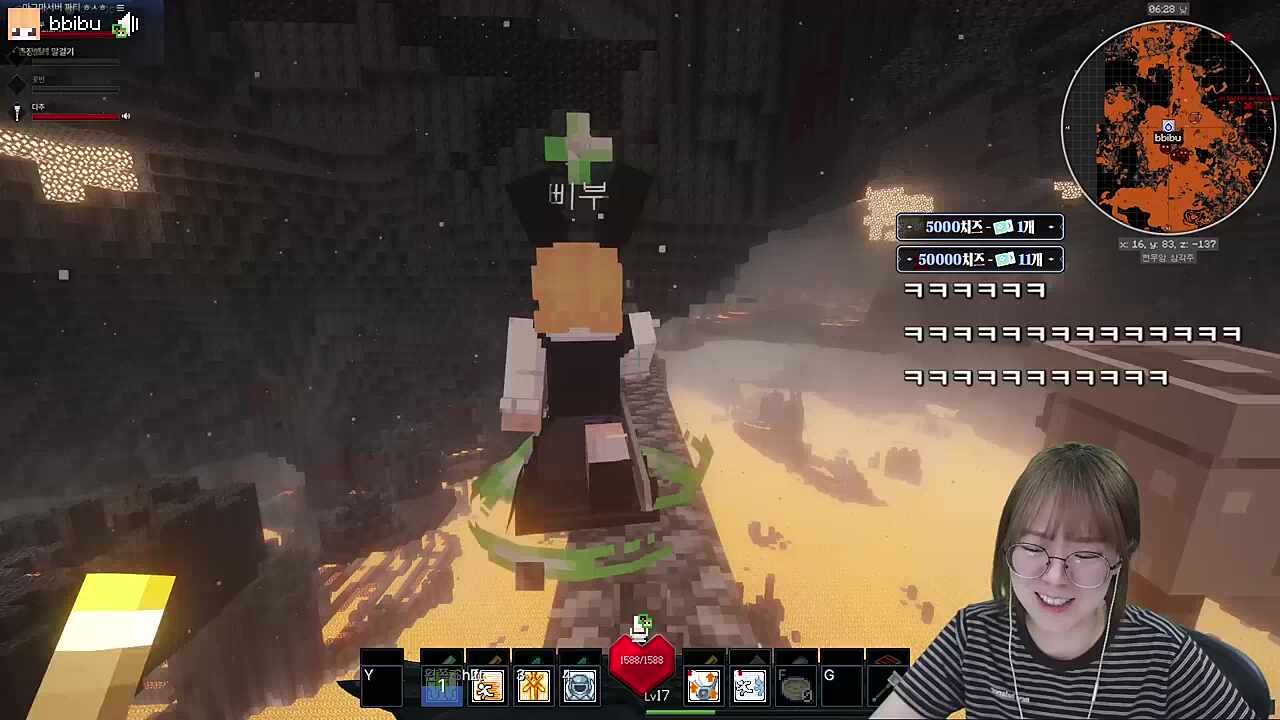Mute the third party member's speaker icon
The width and height of the screenshot is (1280, 720).
[126, 116]
